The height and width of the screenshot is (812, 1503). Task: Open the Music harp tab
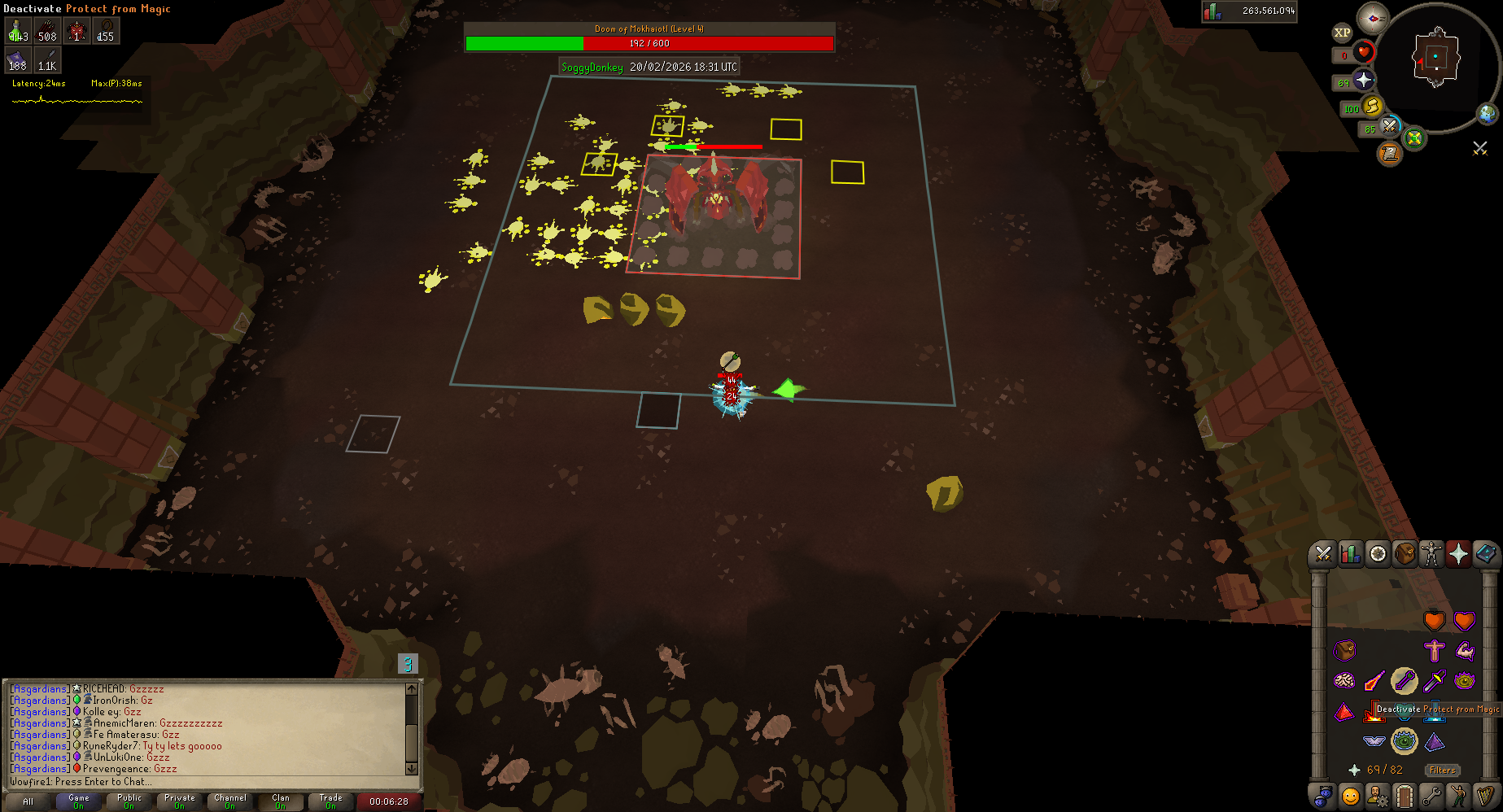1485,795
